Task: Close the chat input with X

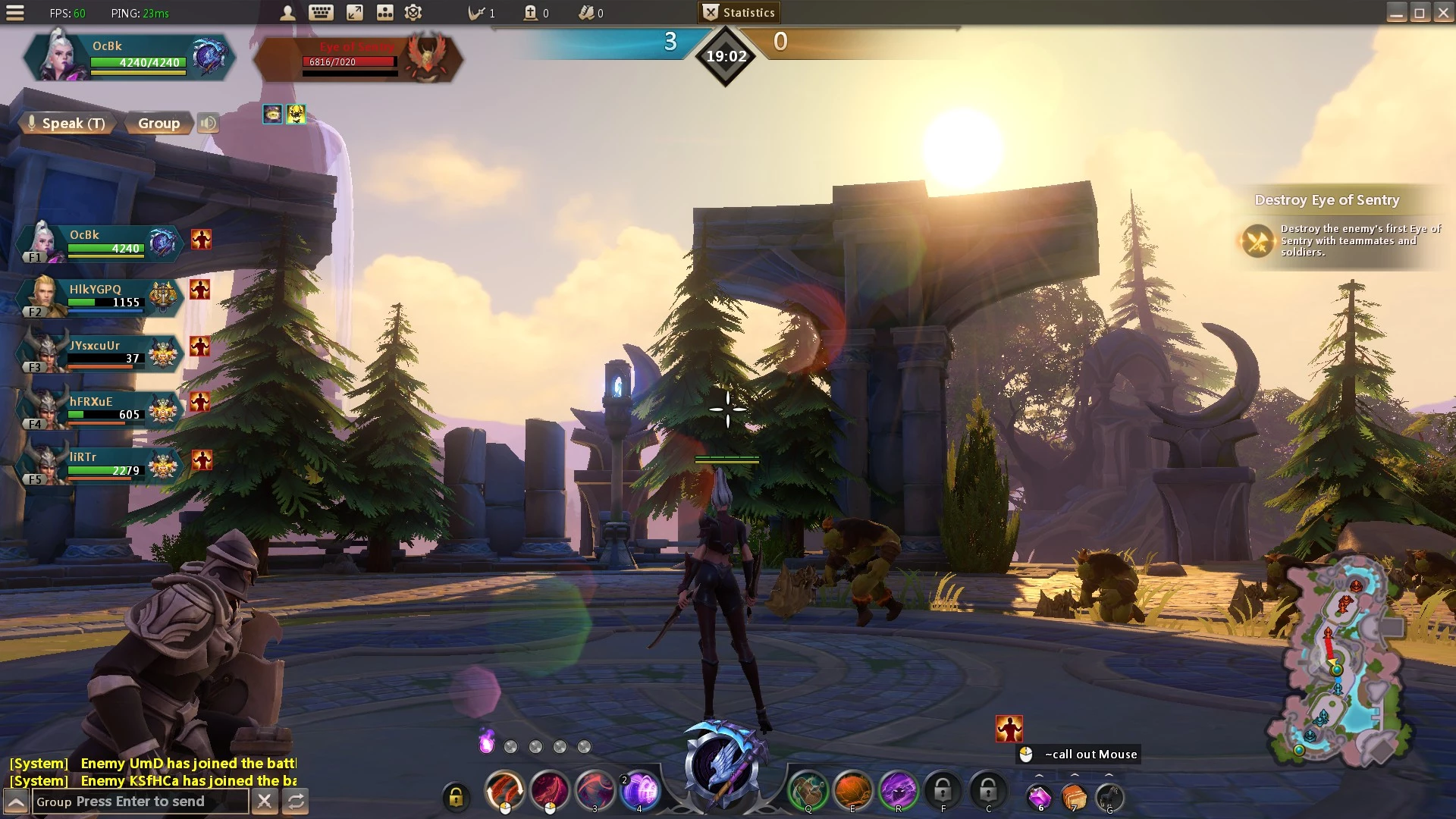Action: (x=265, y=801)
